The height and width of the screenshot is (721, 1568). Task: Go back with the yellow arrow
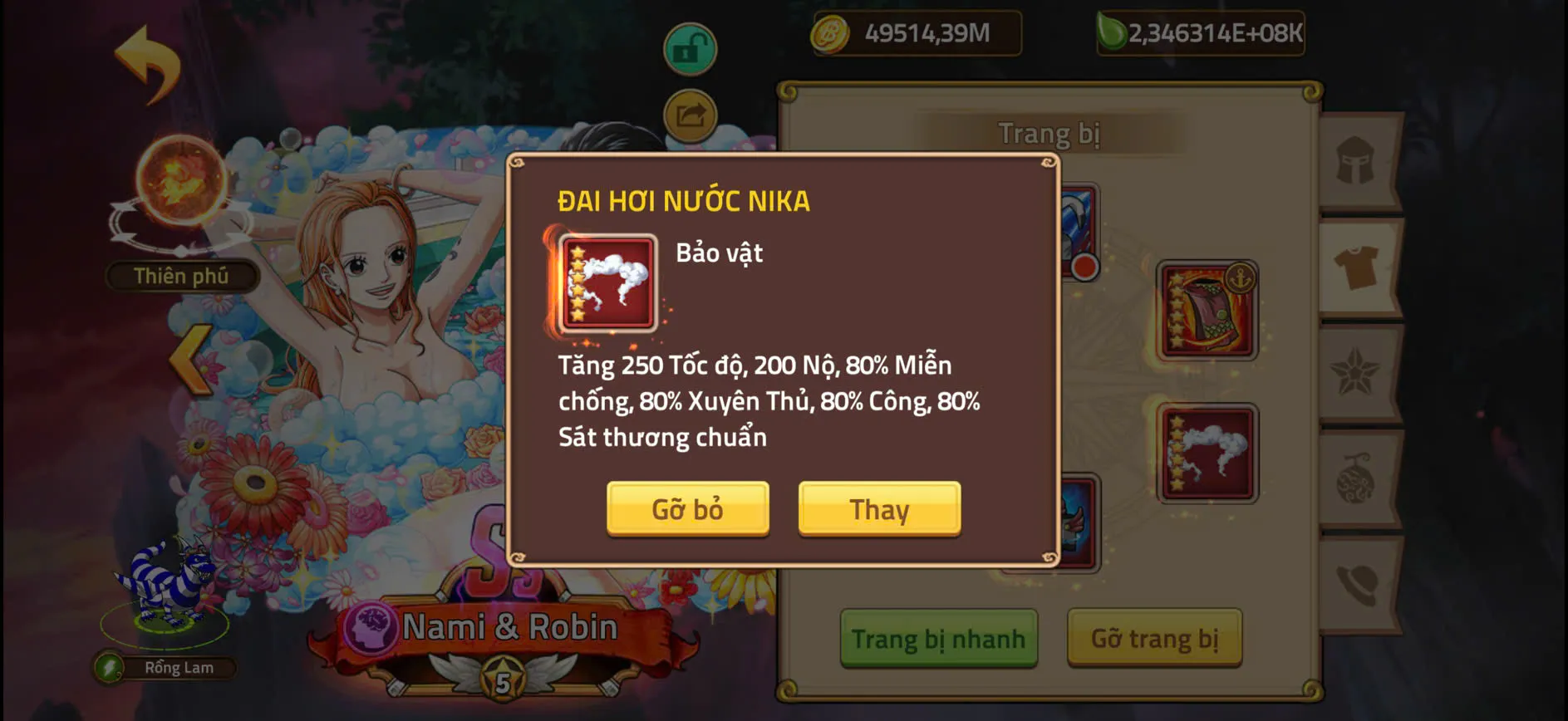[x=148, y=64]
